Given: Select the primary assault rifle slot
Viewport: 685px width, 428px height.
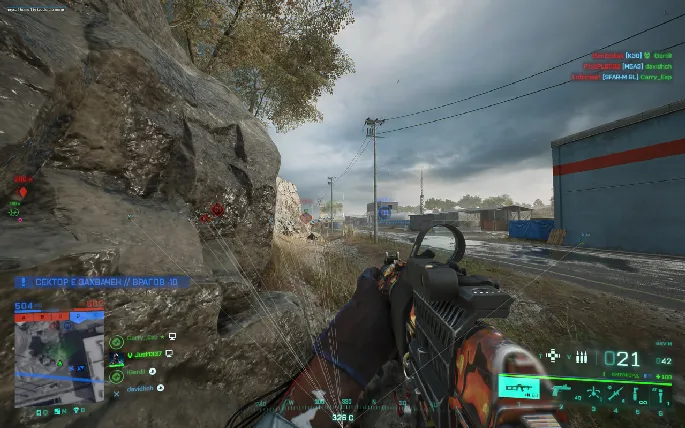Looking at the screenshot, I should tap(519, 387).
